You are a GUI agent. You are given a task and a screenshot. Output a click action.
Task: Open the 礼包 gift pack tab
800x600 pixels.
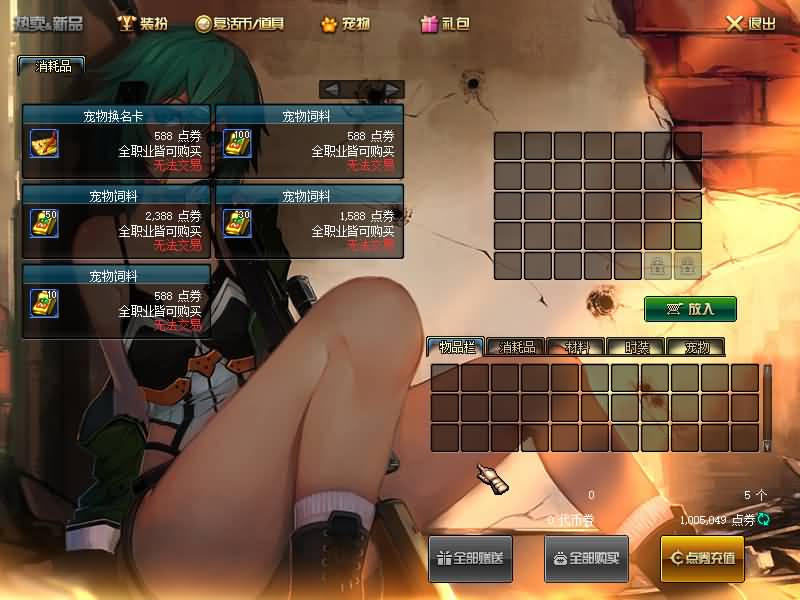445,23
